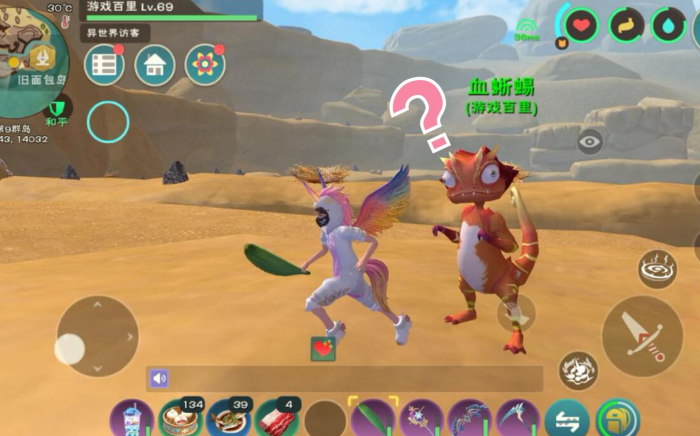
Task: Select the cooked dish slot with 39
Action: 228,419
